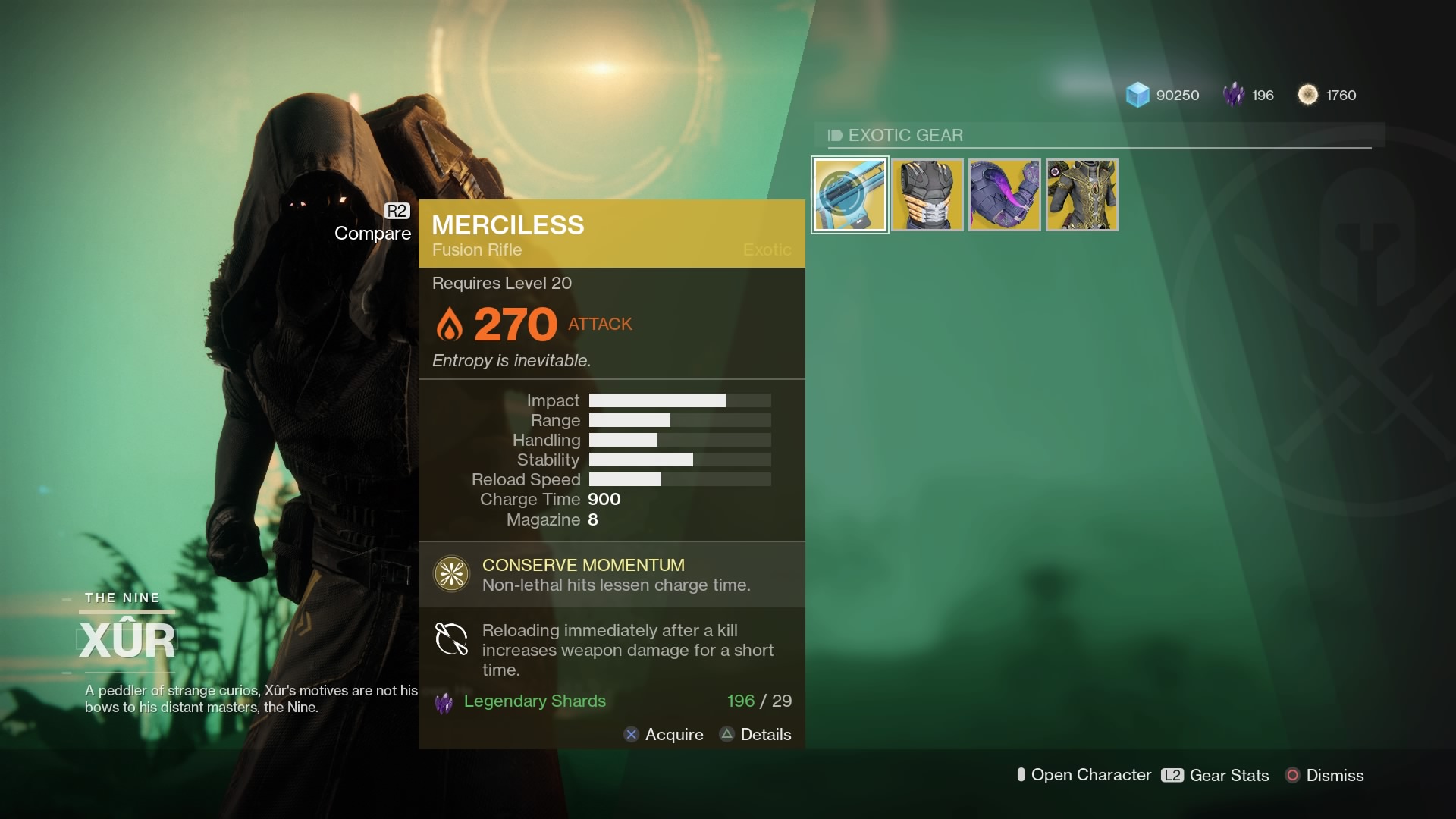1456x819 pixels.
Task: Click the Acquire button
Action: coord(664,734)
